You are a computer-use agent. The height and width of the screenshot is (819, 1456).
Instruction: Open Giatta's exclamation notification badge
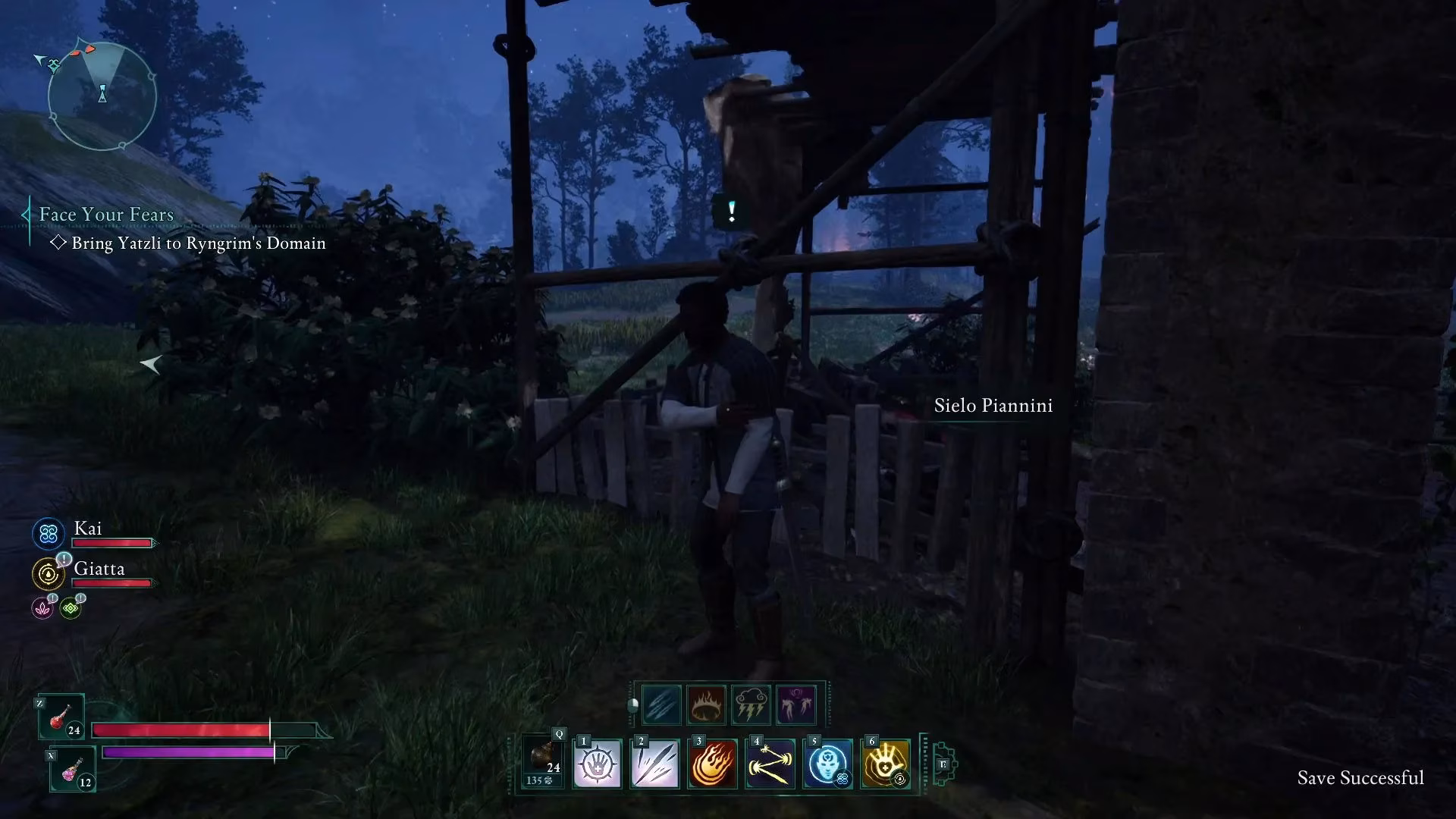click(65, 559)
